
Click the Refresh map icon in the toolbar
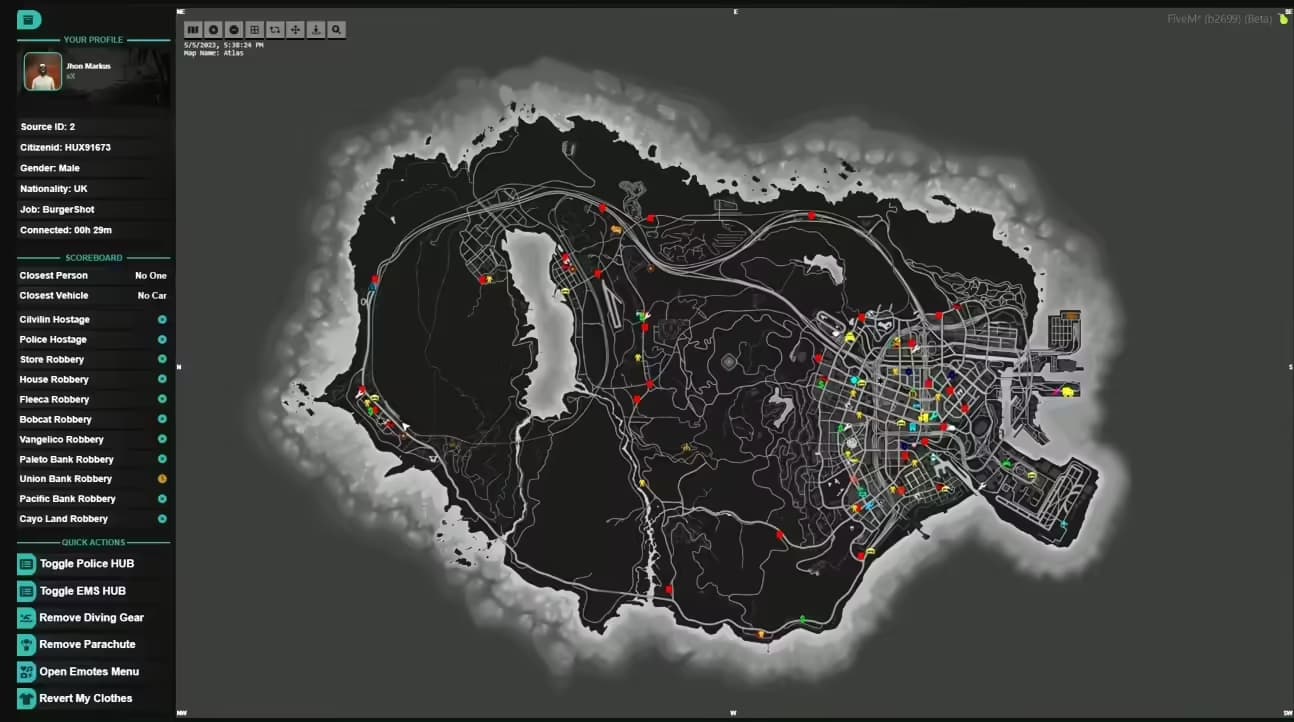[274, 29]
